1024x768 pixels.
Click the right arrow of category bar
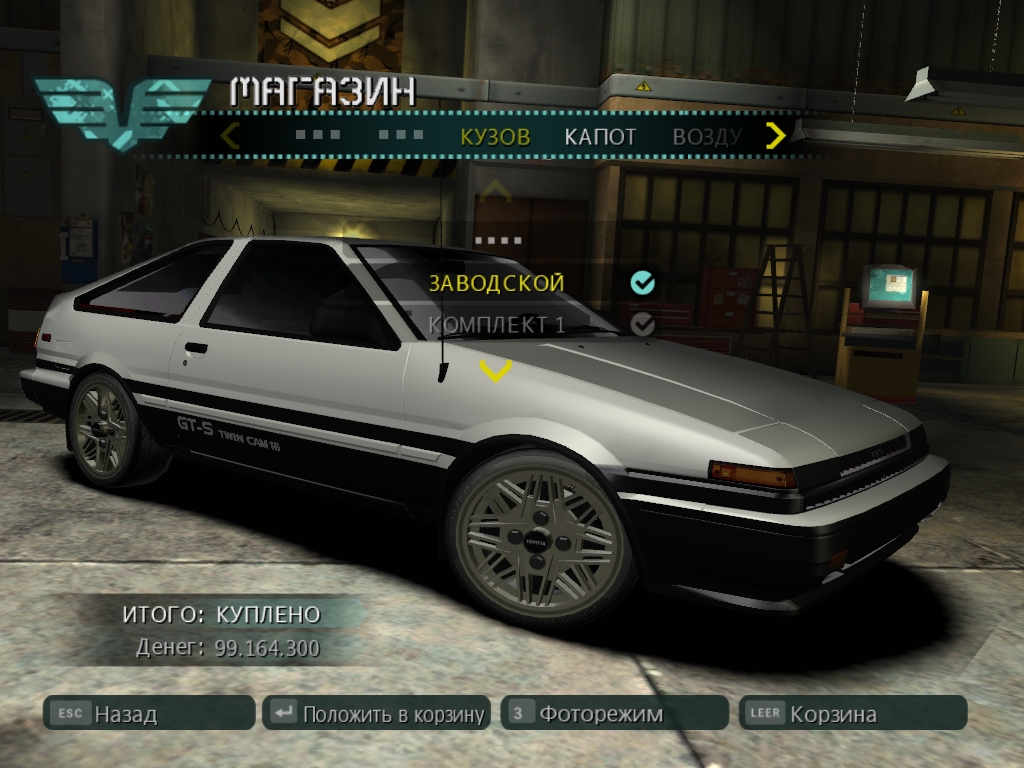click(x=775, y=135)
